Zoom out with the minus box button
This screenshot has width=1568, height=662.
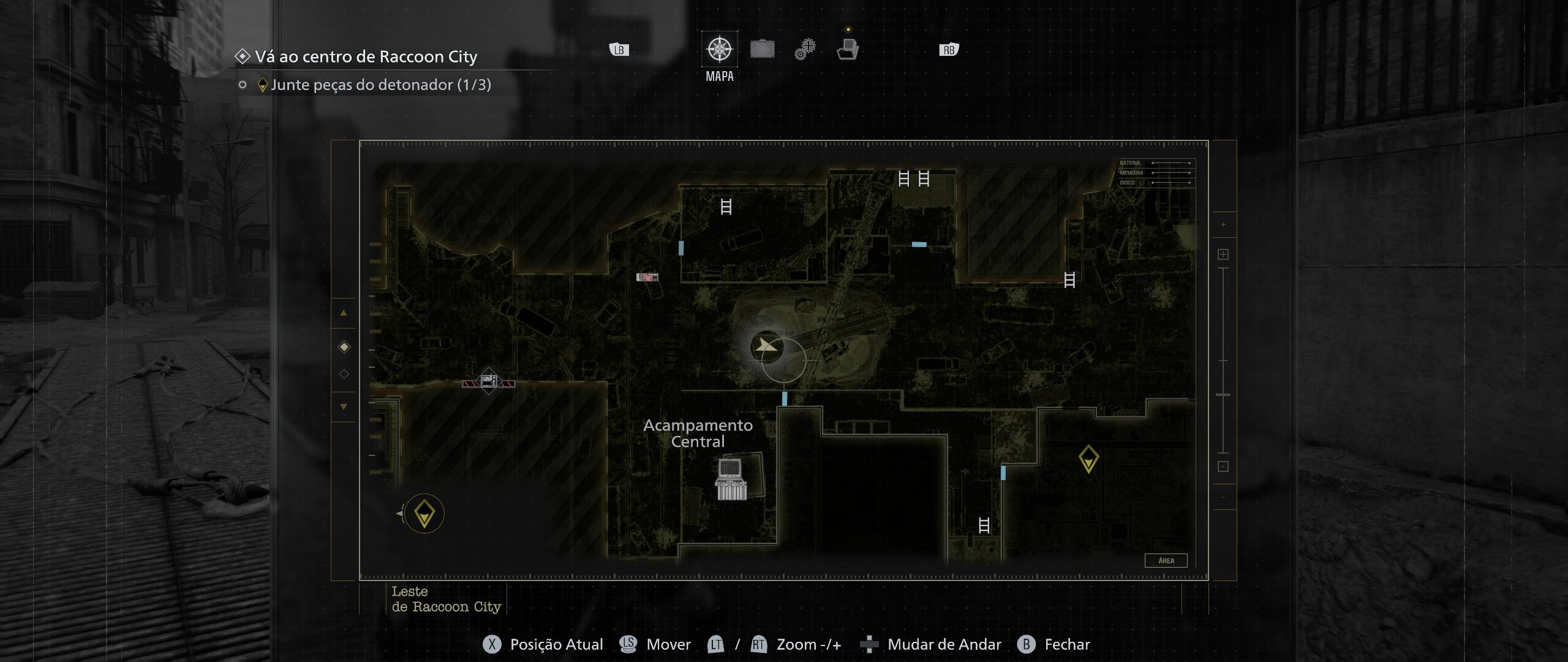[x=1223, y=466]
